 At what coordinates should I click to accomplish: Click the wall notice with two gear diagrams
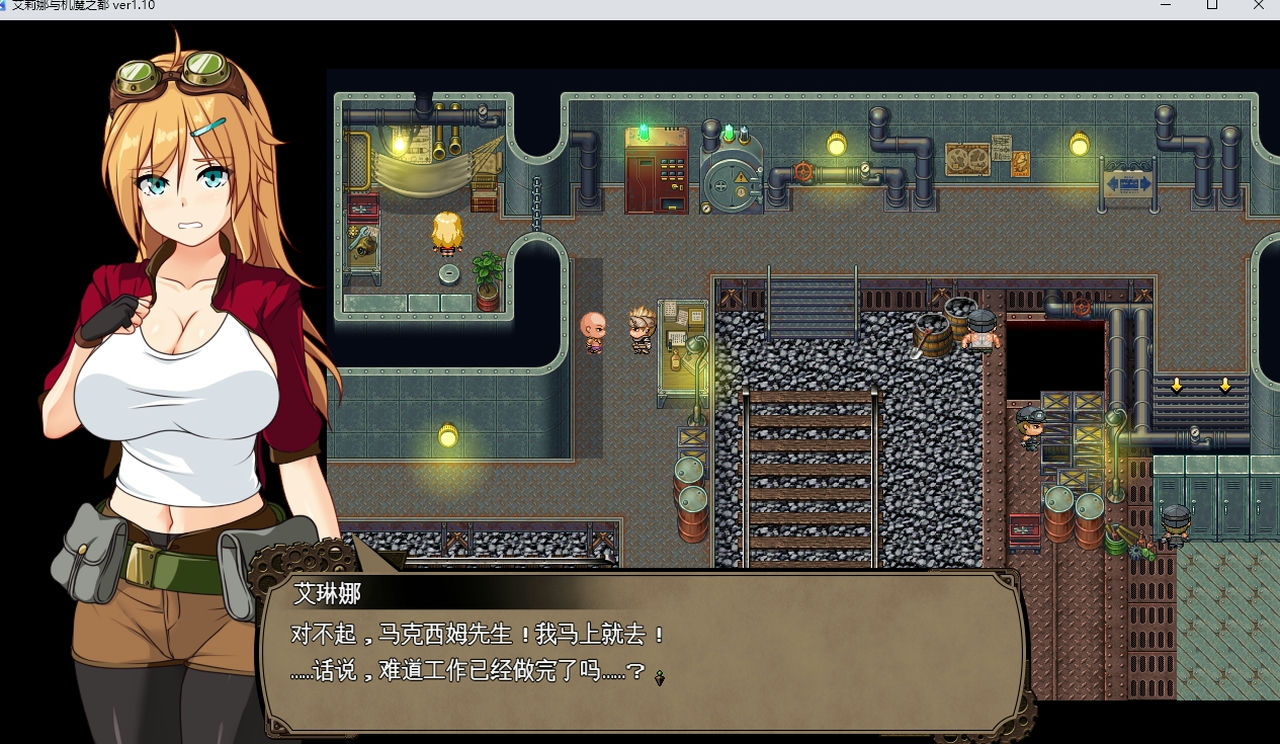pyautogui.click(x=967, y=158)
